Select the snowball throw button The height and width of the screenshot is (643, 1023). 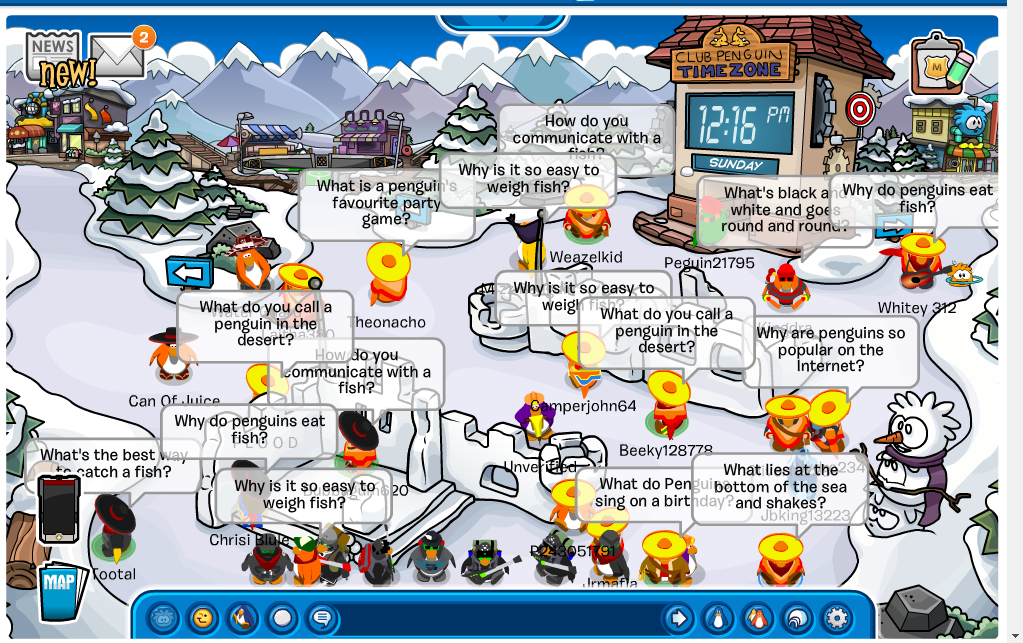tap(282, 618)
